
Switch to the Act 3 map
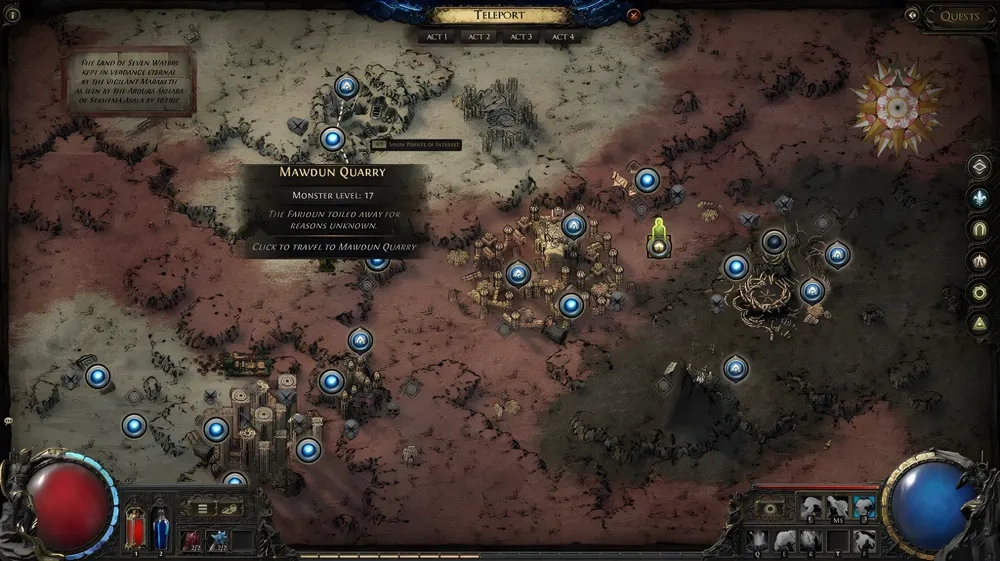point(520,37)
